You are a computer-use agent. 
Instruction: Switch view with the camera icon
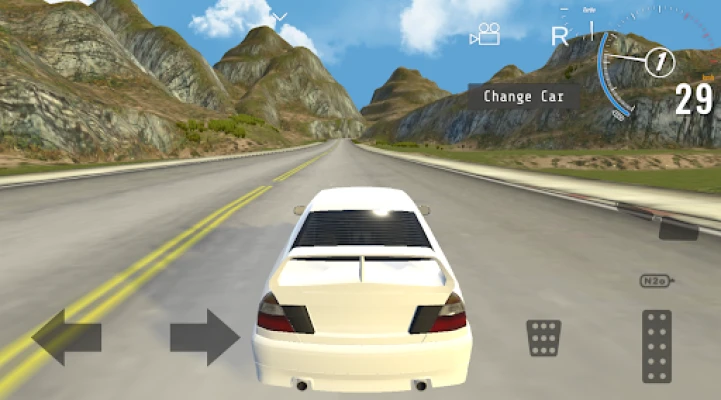(486, 35)
